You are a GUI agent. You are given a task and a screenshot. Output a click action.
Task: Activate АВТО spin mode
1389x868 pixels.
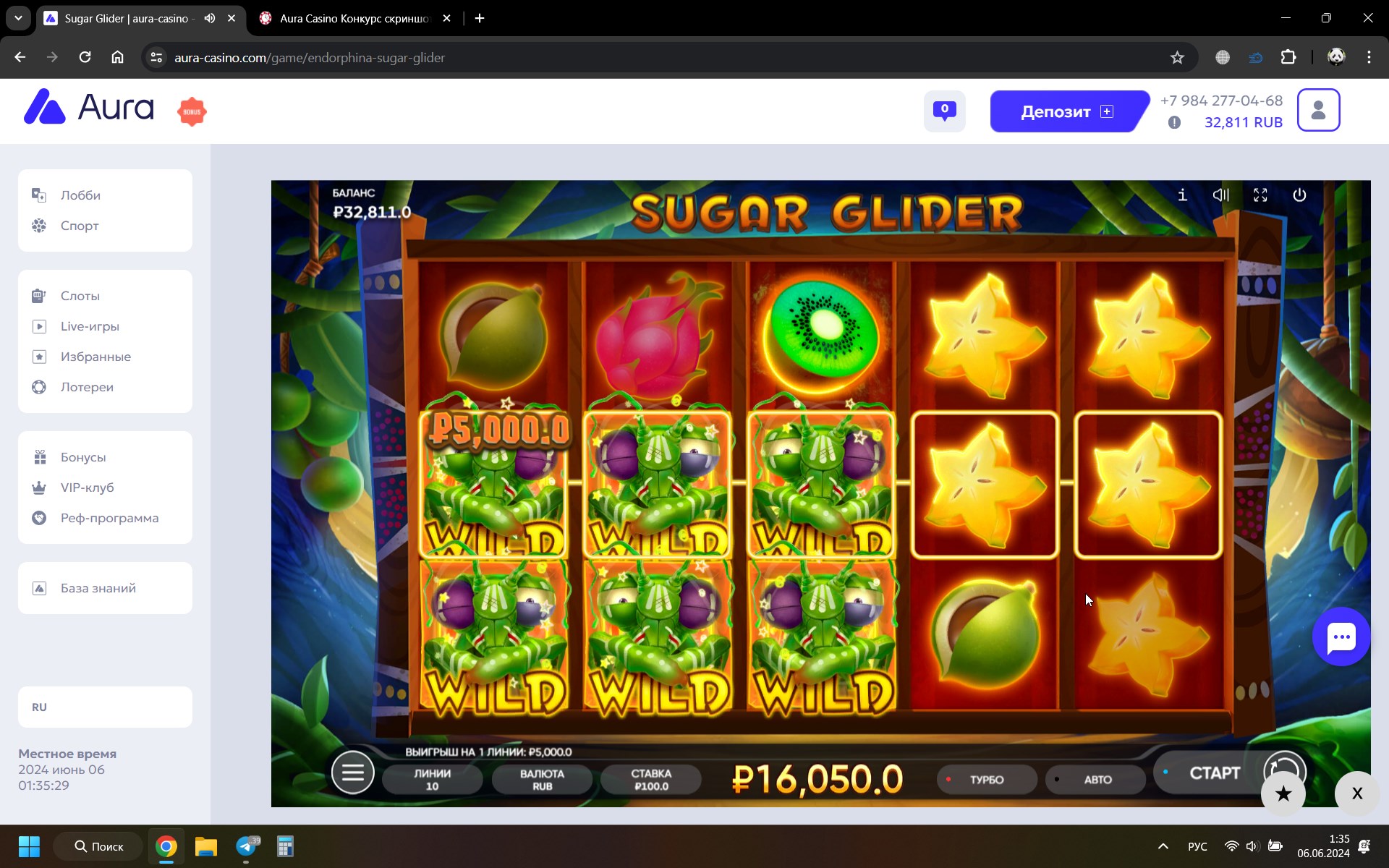click(x=1097, y=780)
